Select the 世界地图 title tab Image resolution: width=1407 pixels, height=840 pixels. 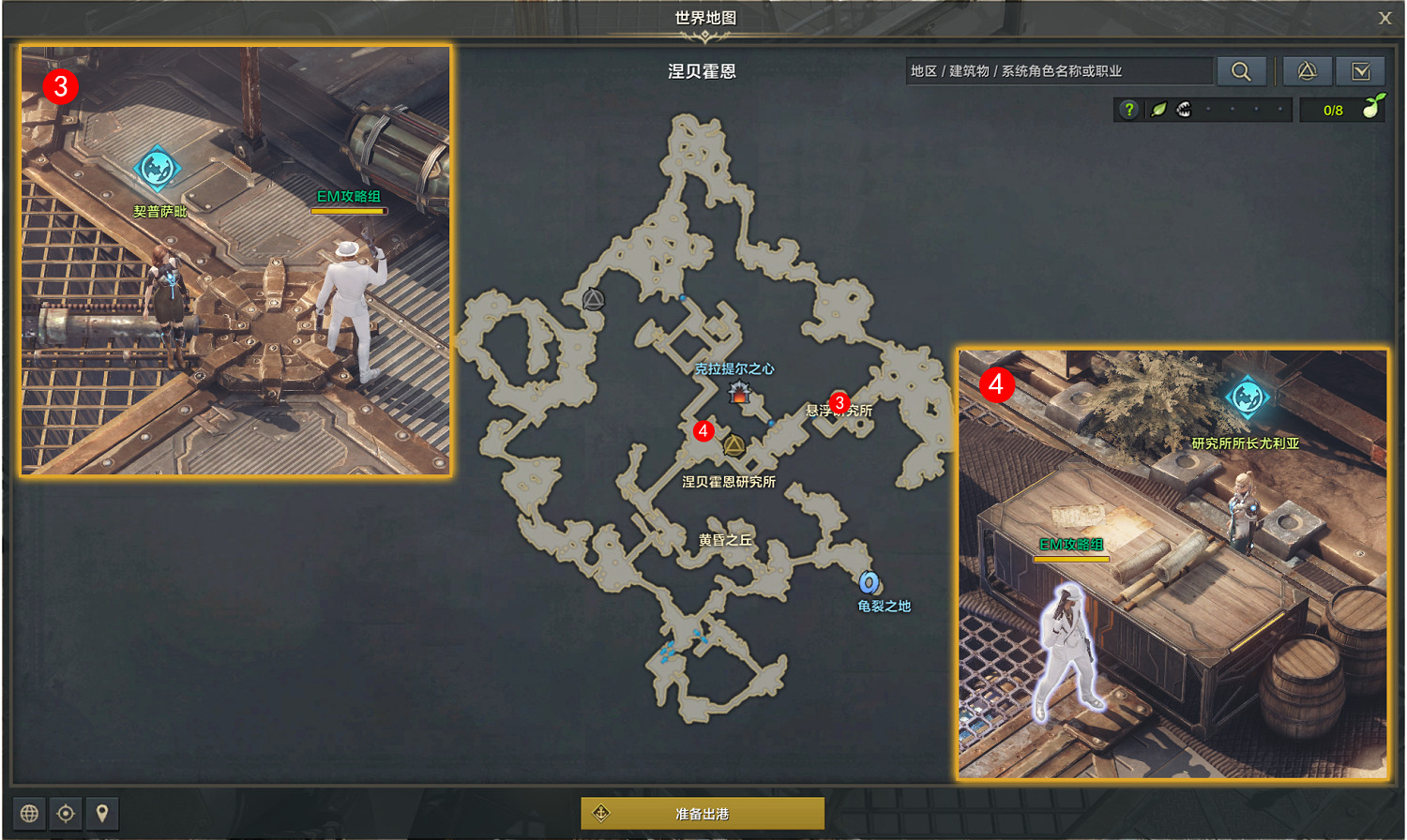click(x=703, y=19)
